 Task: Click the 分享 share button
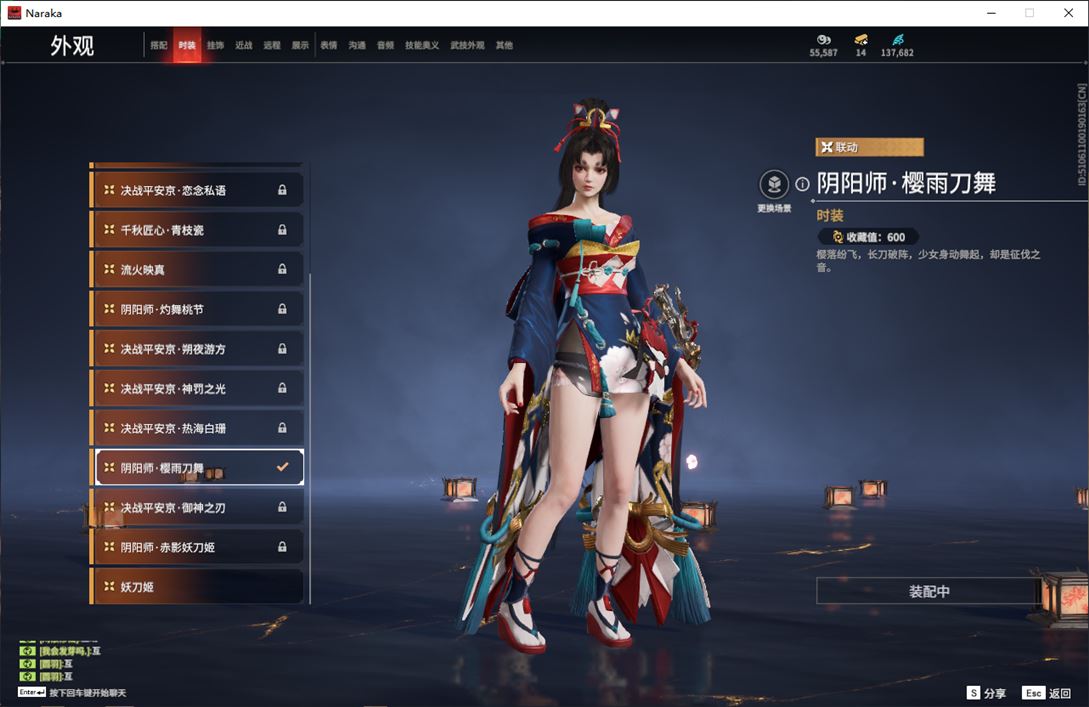tap(986, 693)
